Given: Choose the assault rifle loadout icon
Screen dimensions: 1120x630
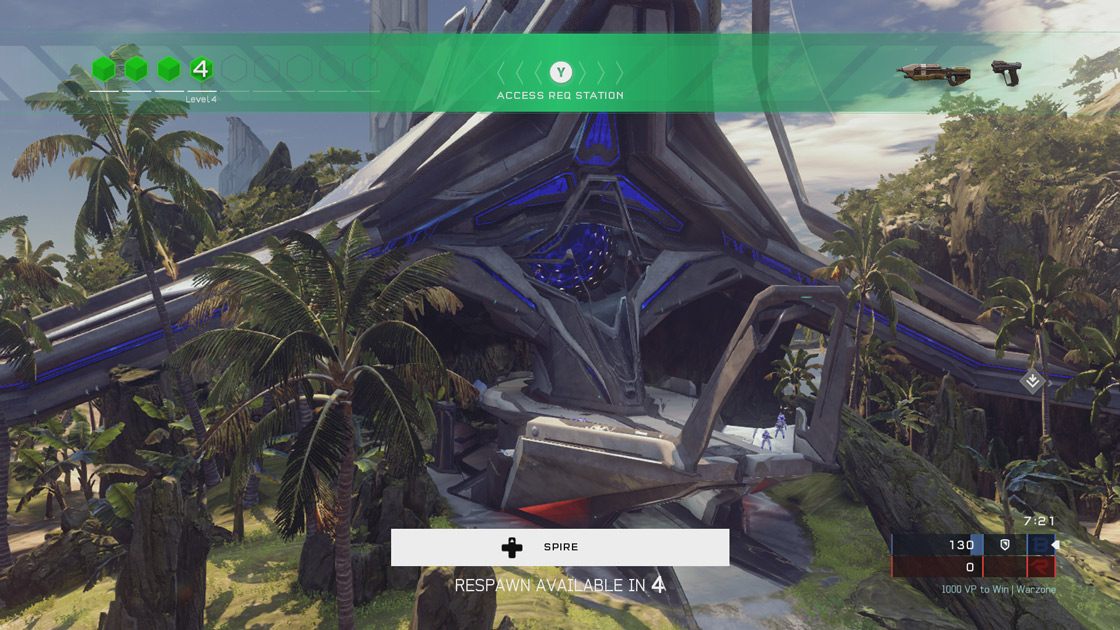Looking at the screenshot, I should coord(933,73).
